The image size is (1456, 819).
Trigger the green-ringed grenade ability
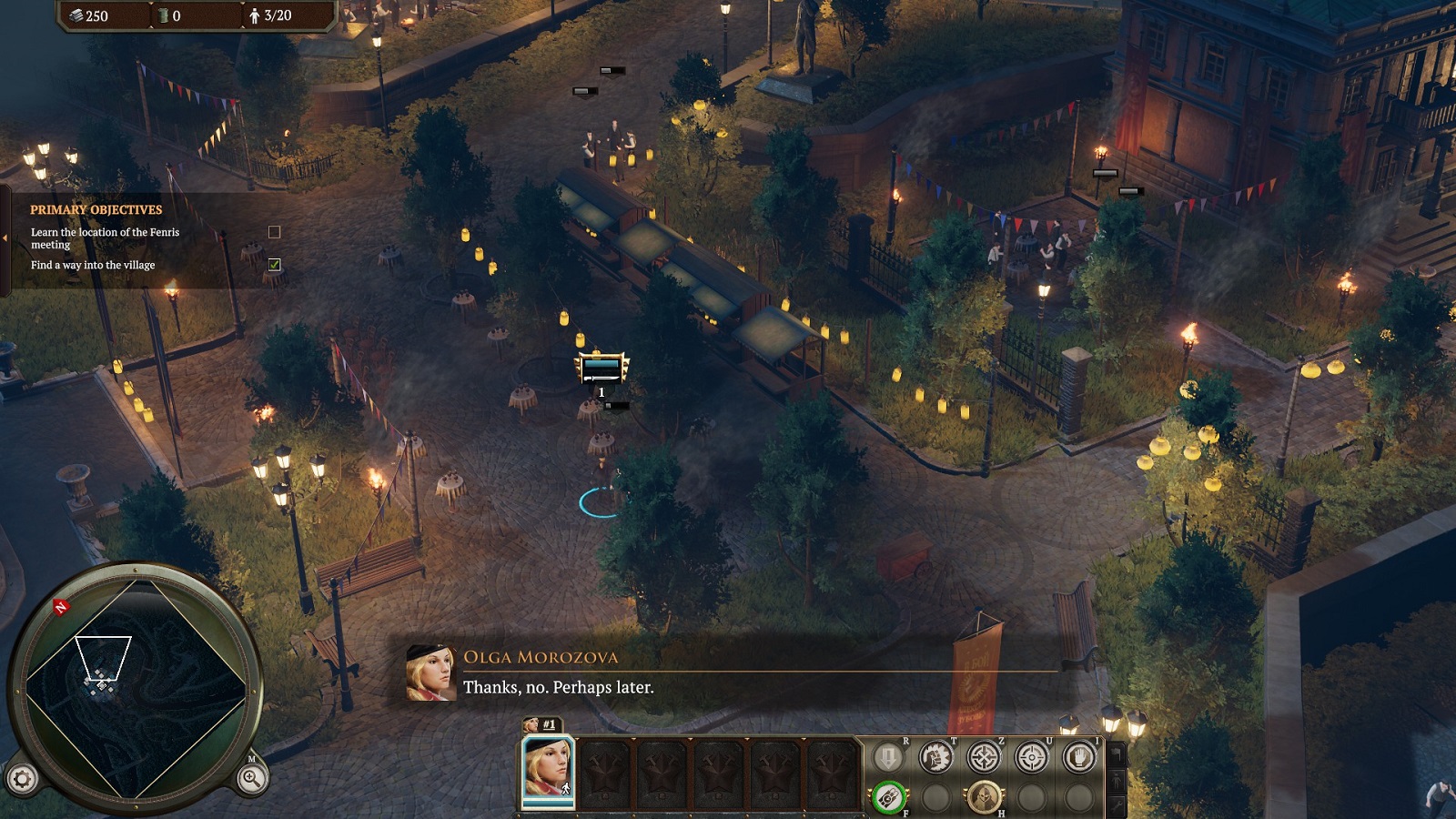click(888, 798)
